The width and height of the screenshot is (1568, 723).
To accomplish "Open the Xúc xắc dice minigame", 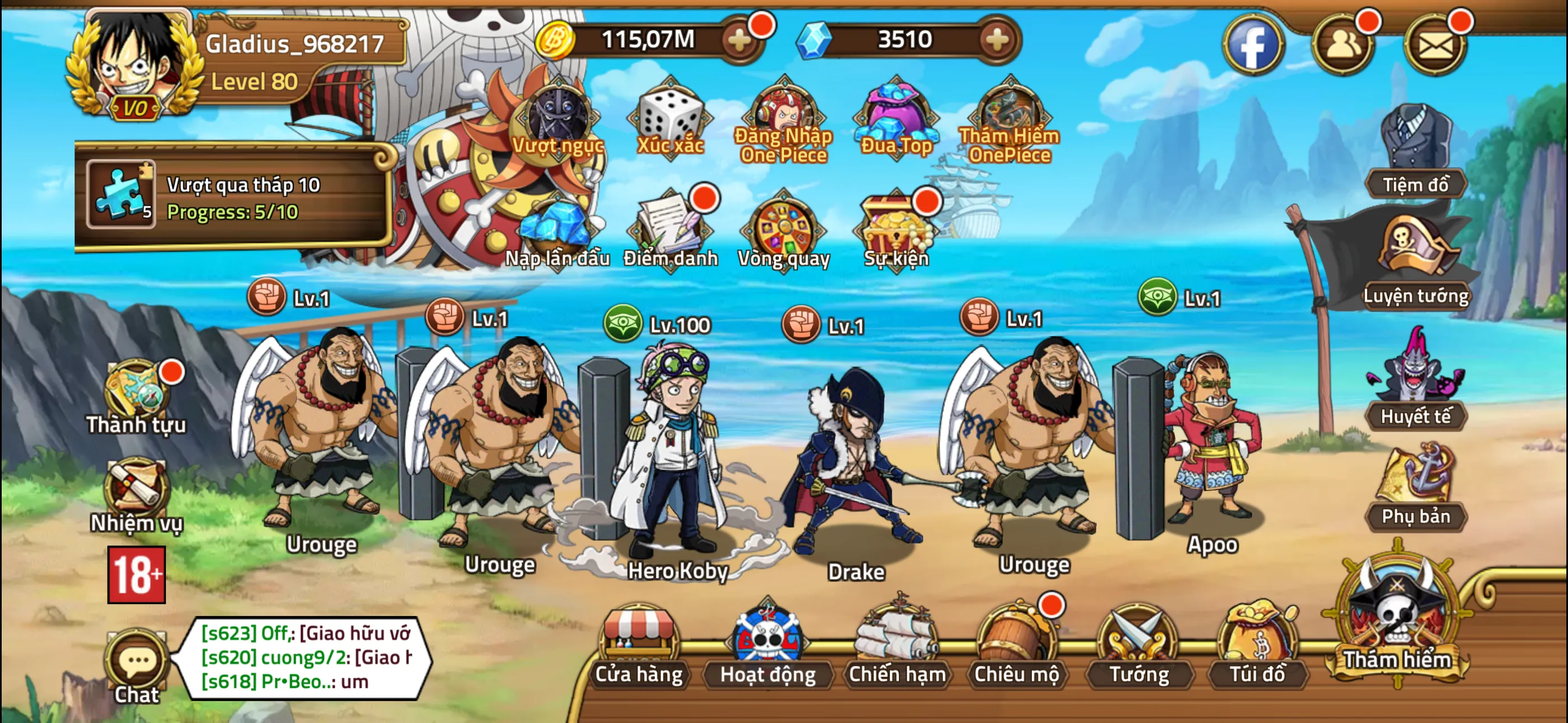I will click(x=670, y=115).
